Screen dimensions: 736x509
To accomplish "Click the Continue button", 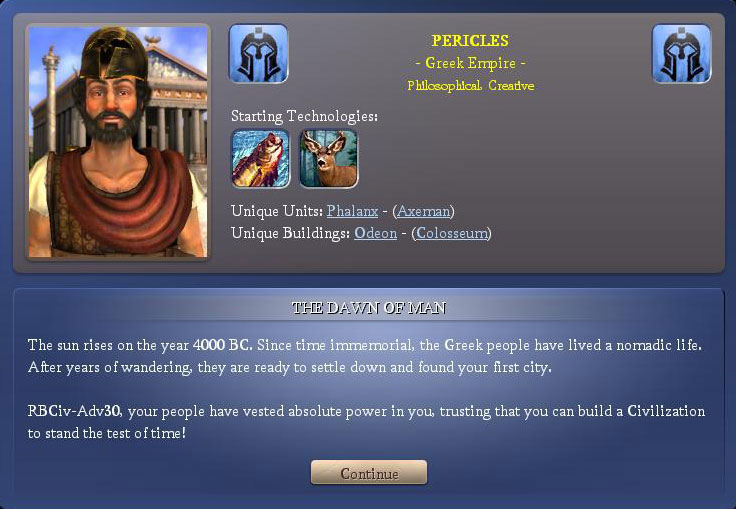I will [x=369, y=473].
